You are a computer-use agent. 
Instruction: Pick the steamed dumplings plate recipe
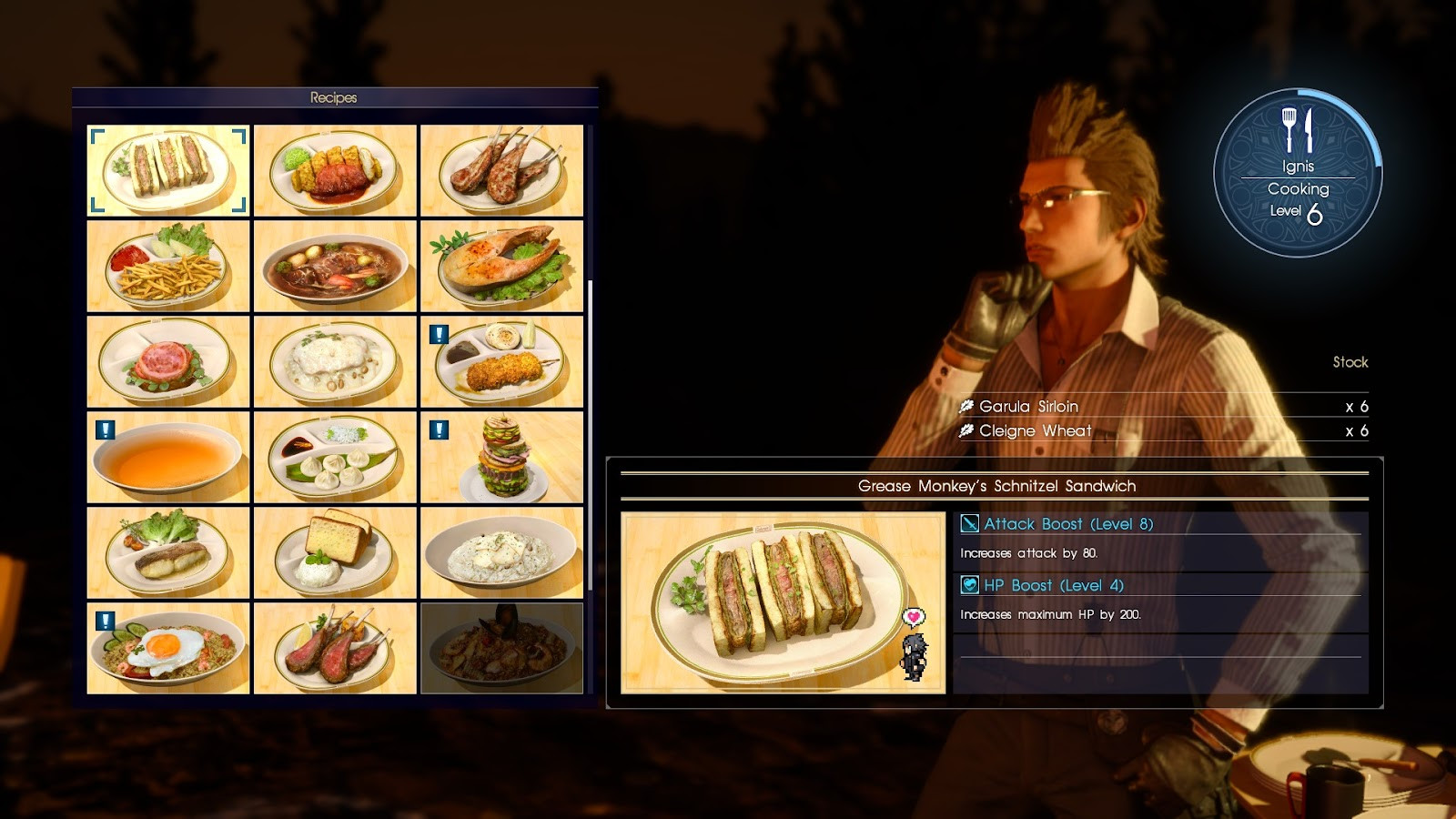pos(335,457)
